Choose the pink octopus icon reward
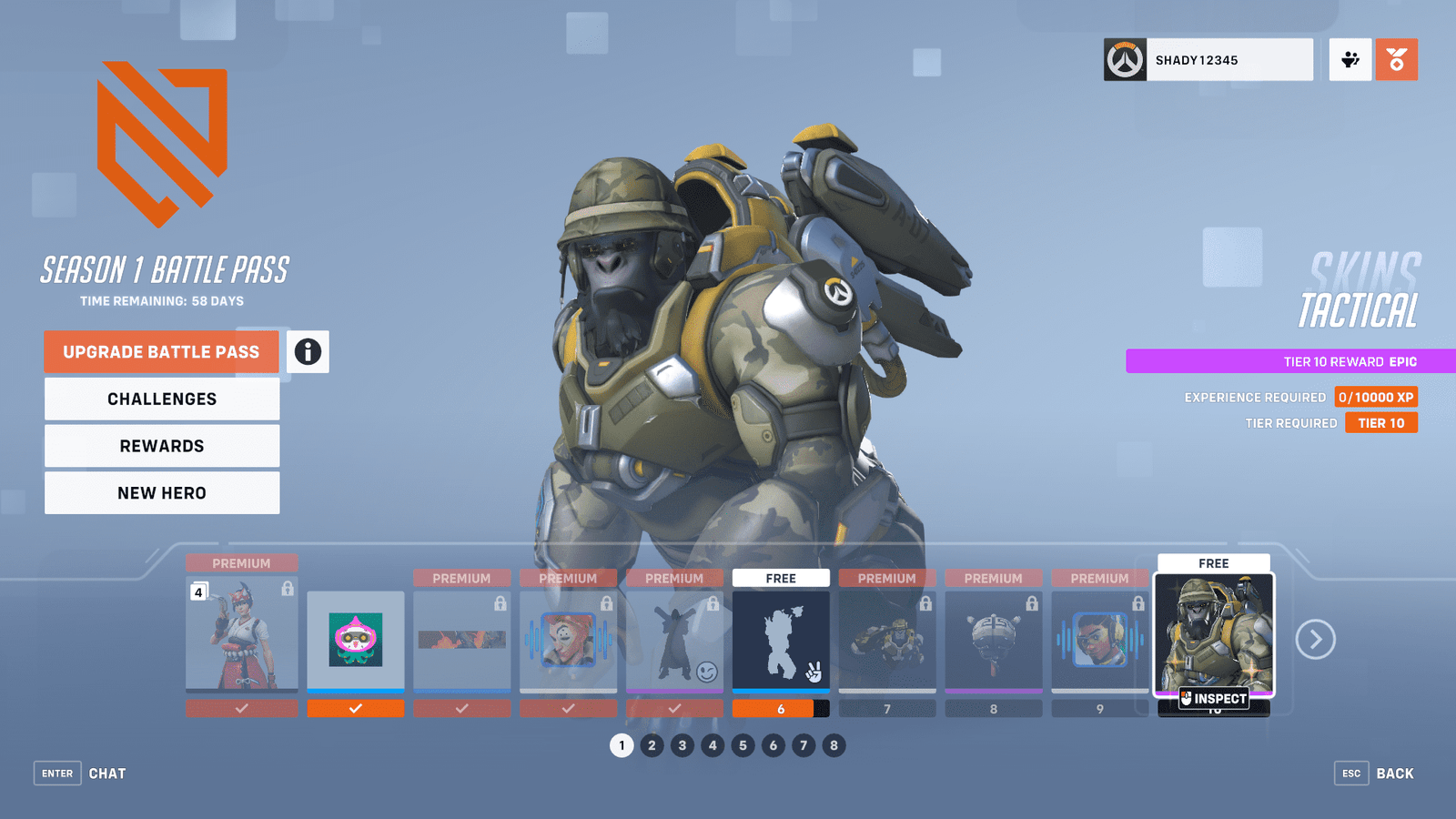 click(x=356, y=640)
